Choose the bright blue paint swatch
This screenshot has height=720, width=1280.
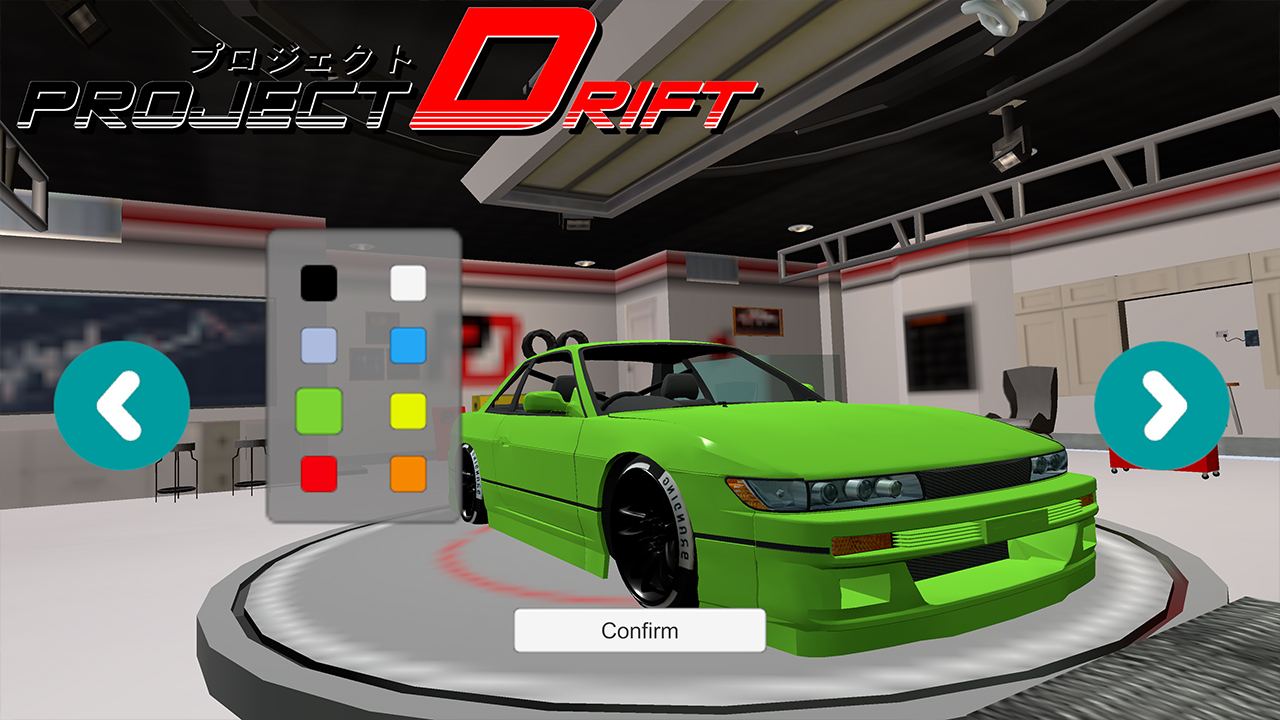click(408, 346)
